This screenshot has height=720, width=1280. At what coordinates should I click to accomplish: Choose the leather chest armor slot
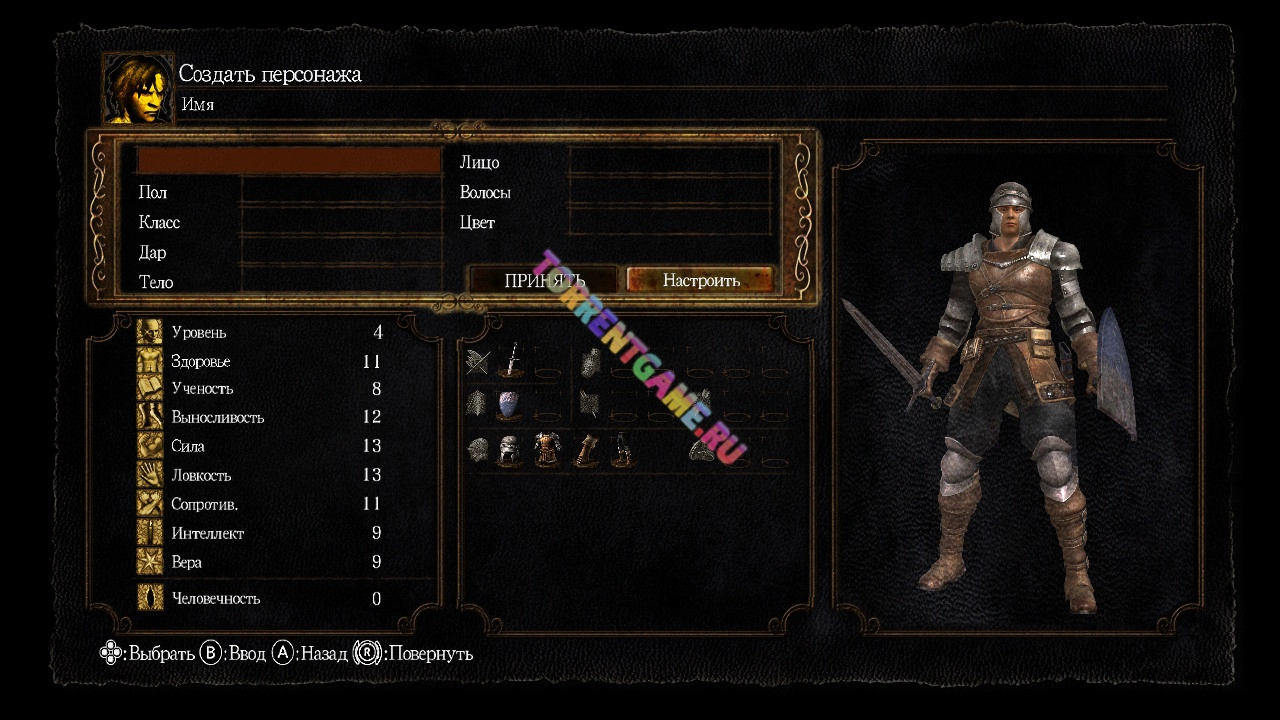546,451
